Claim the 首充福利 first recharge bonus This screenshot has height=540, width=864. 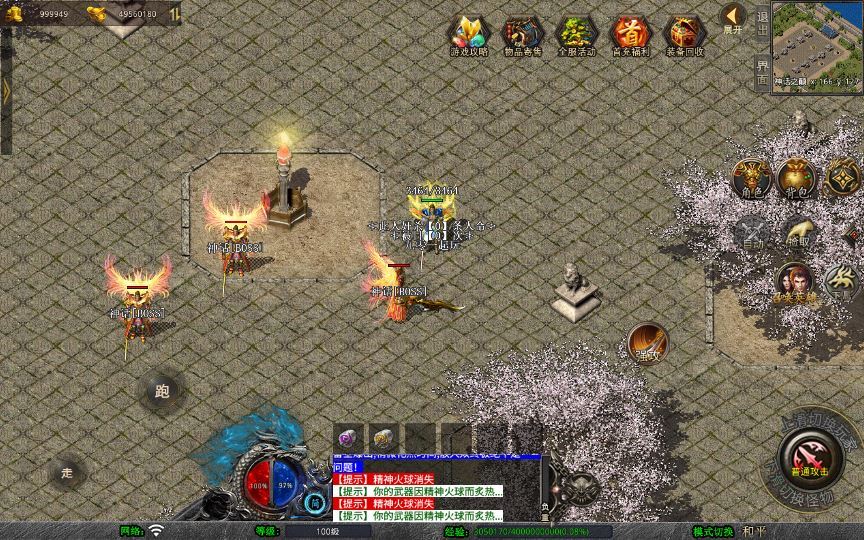tap(630, 35)
